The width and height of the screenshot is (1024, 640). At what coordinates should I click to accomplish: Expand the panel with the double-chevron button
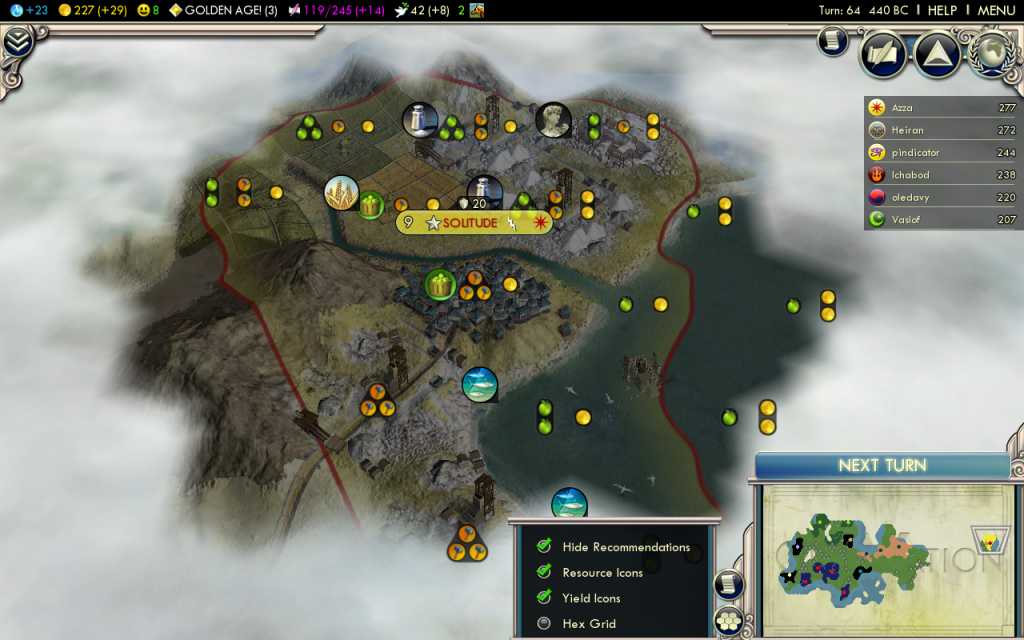[x=18, y=42]
